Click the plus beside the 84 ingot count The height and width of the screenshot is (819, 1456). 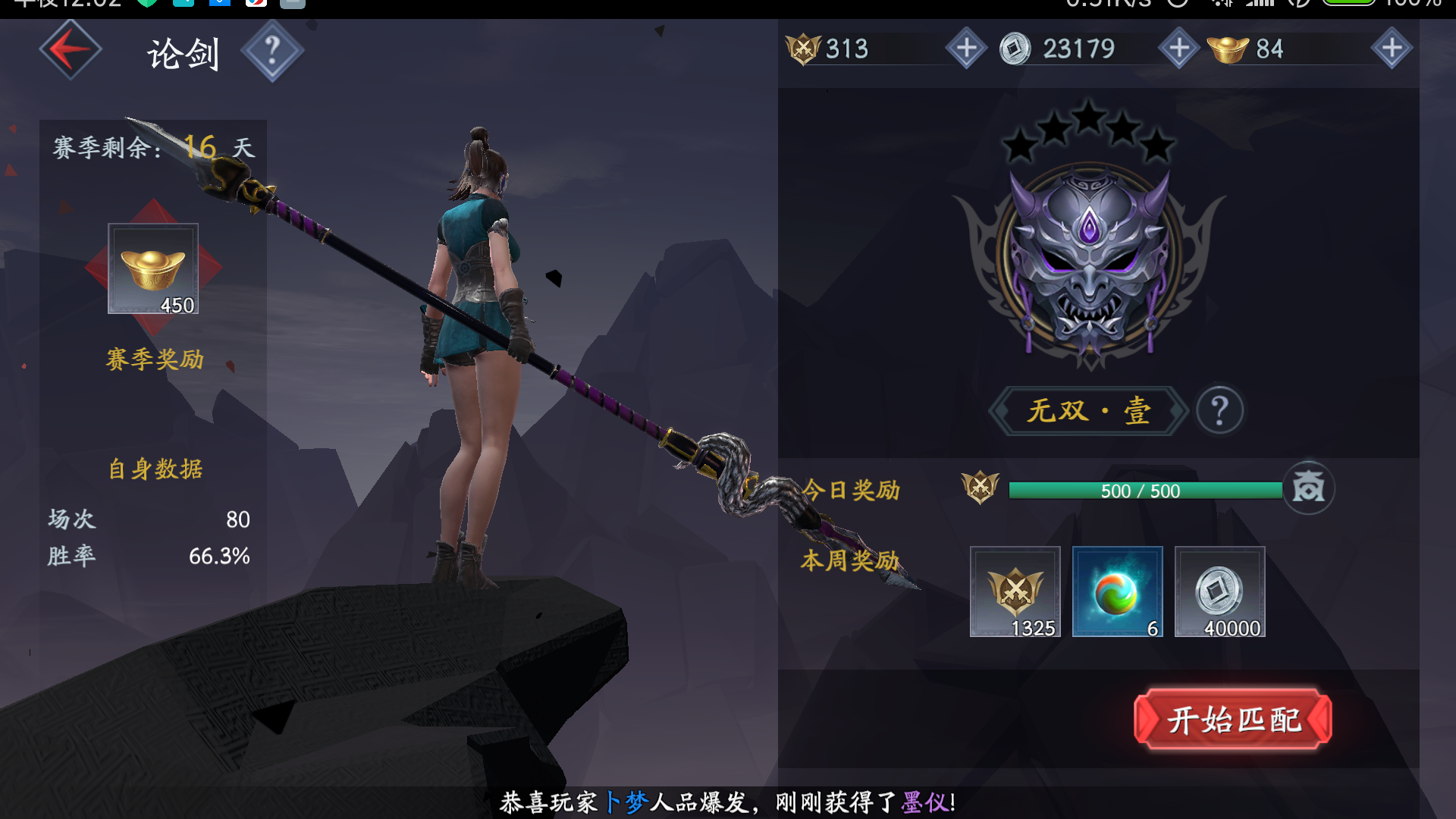point(1392,48)
